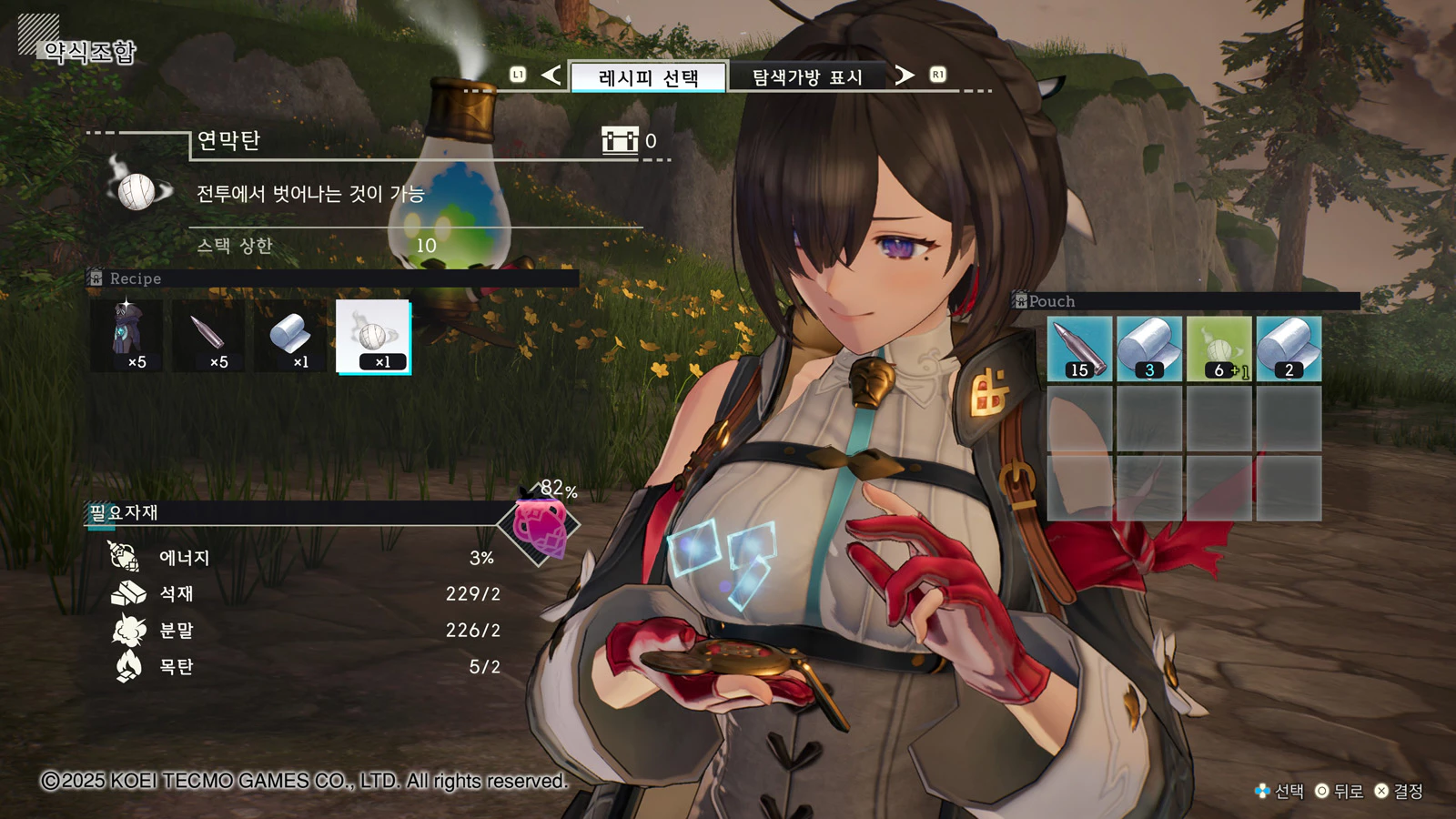Viewport: 1456px width, 819px height.
Task: Choose the pouch cloth roll with 3
Action: 1149,349
